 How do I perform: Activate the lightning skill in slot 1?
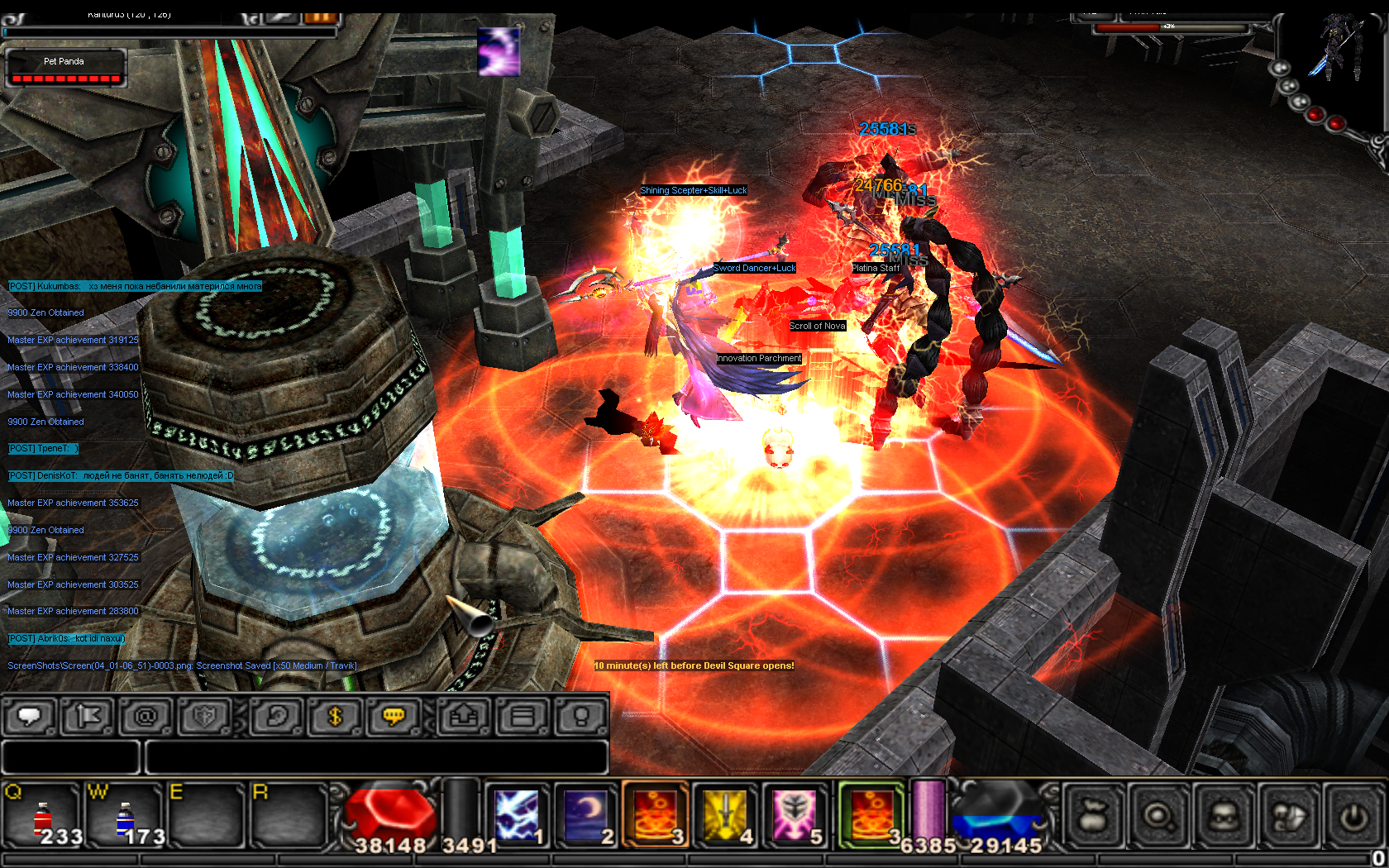tap(517, 816)
